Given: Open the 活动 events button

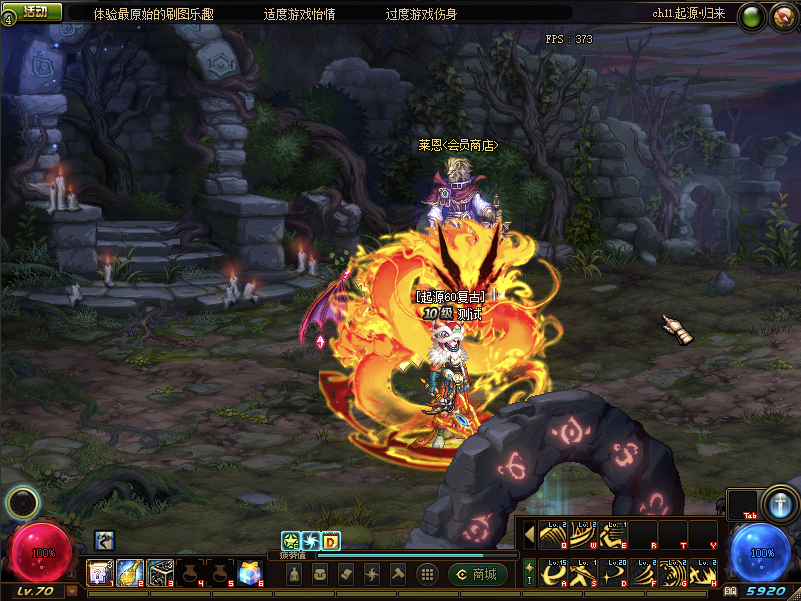Looking at the screenshot, I should (33, 12).
